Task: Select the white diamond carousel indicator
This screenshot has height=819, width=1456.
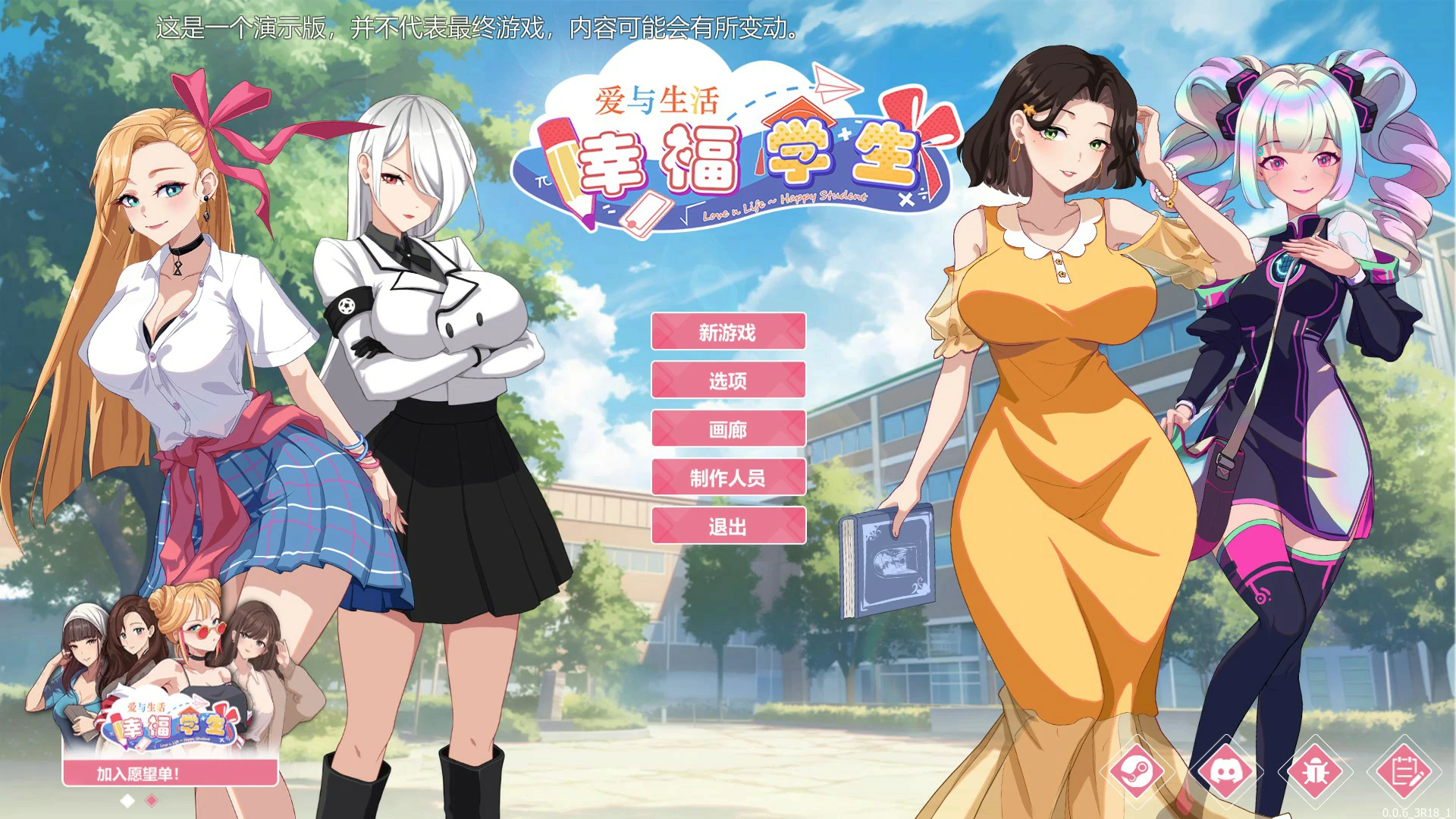Action: coord(127,802)
